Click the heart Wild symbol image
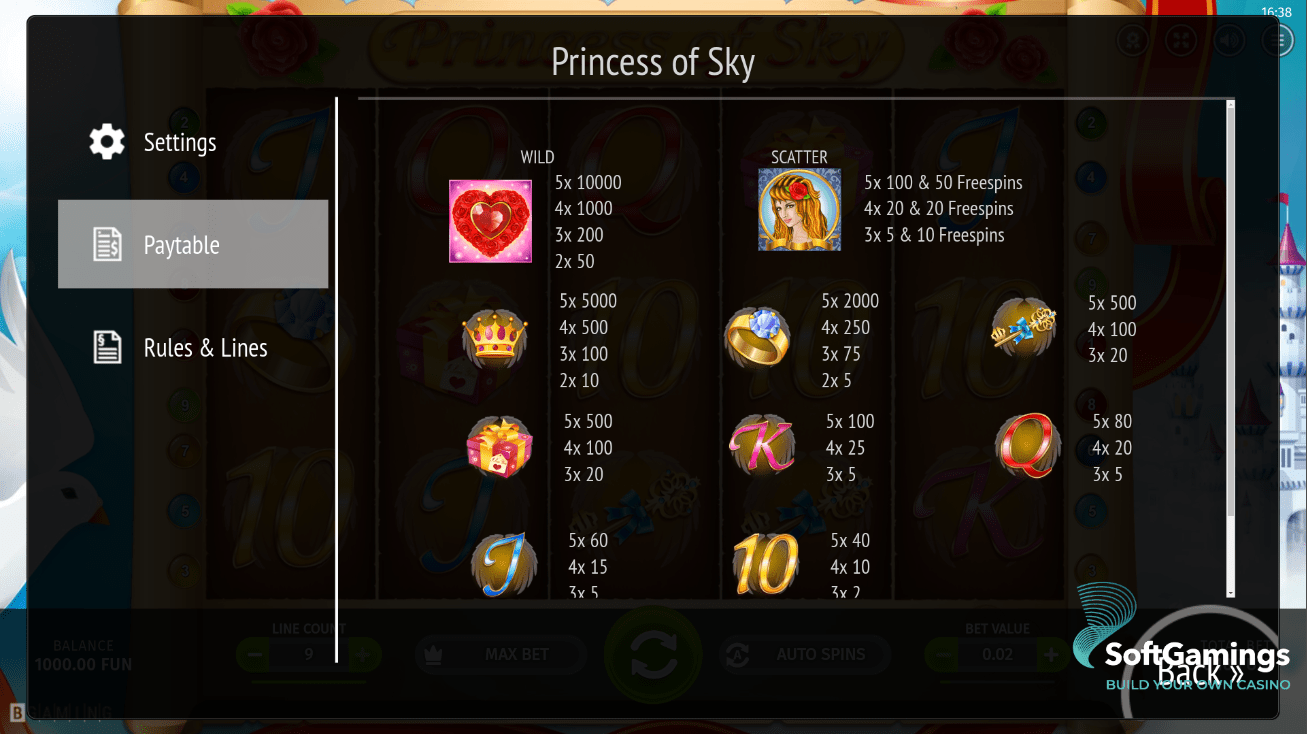The height and width of the screenshot is (734, 1307). (490, 222)
